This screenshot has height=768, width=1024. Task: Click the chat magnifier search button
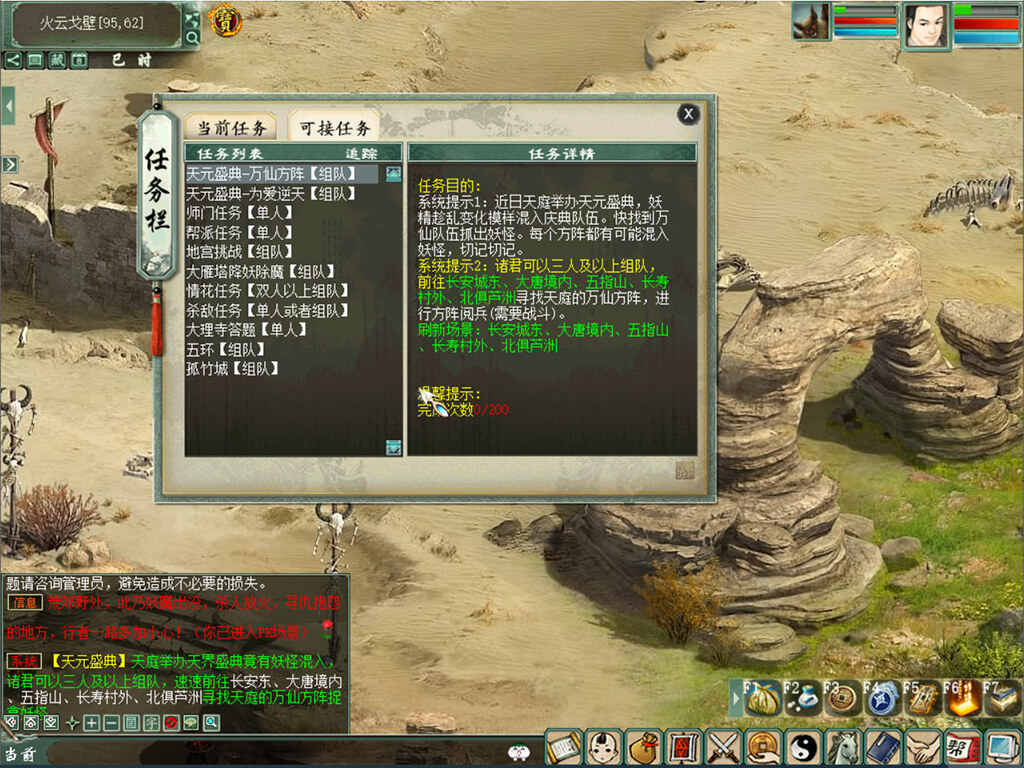tap(212, 722)
